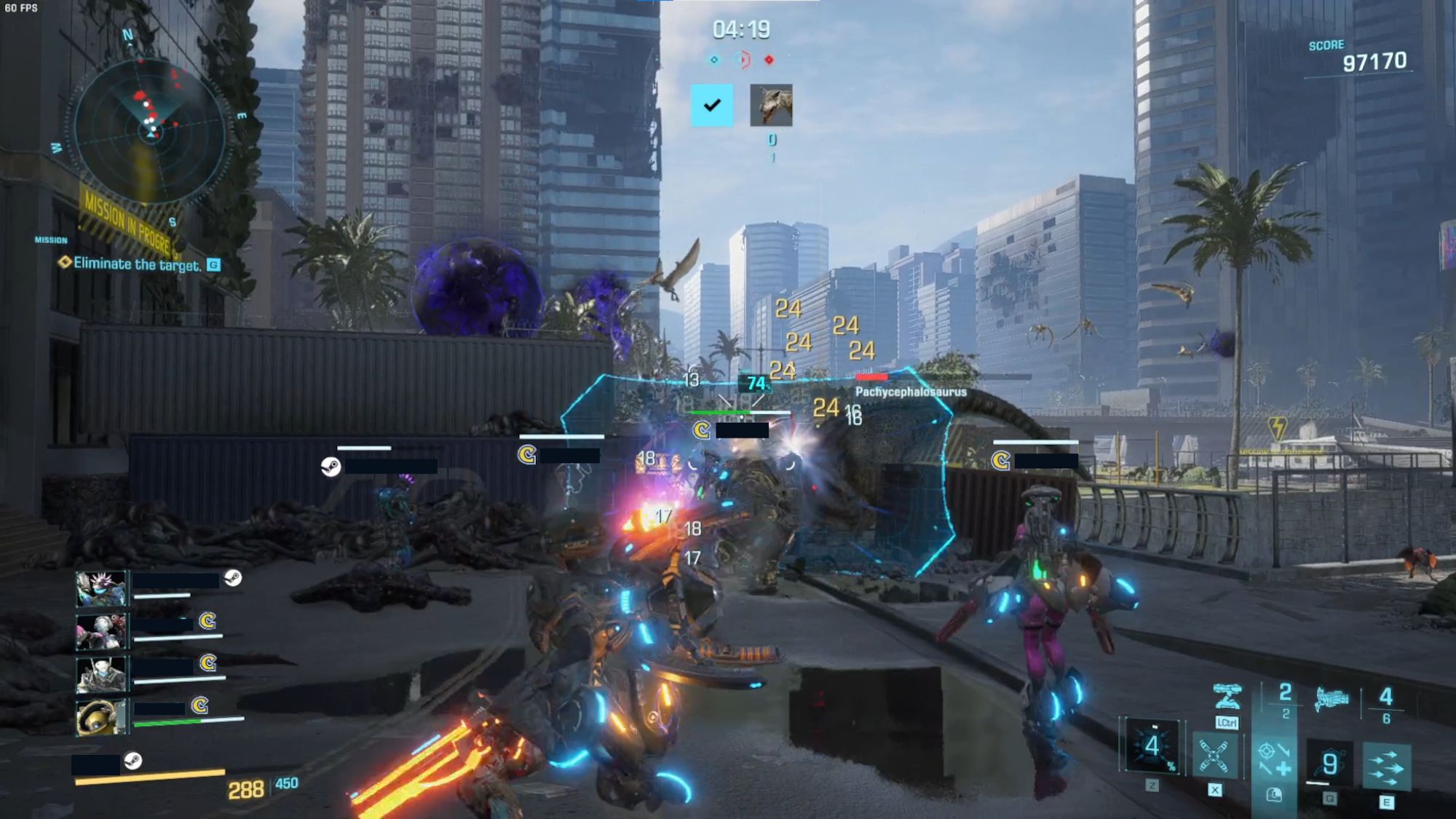
Task: Pick the white horned exosuit teammate portrait
Action: [x=101, y=673]
